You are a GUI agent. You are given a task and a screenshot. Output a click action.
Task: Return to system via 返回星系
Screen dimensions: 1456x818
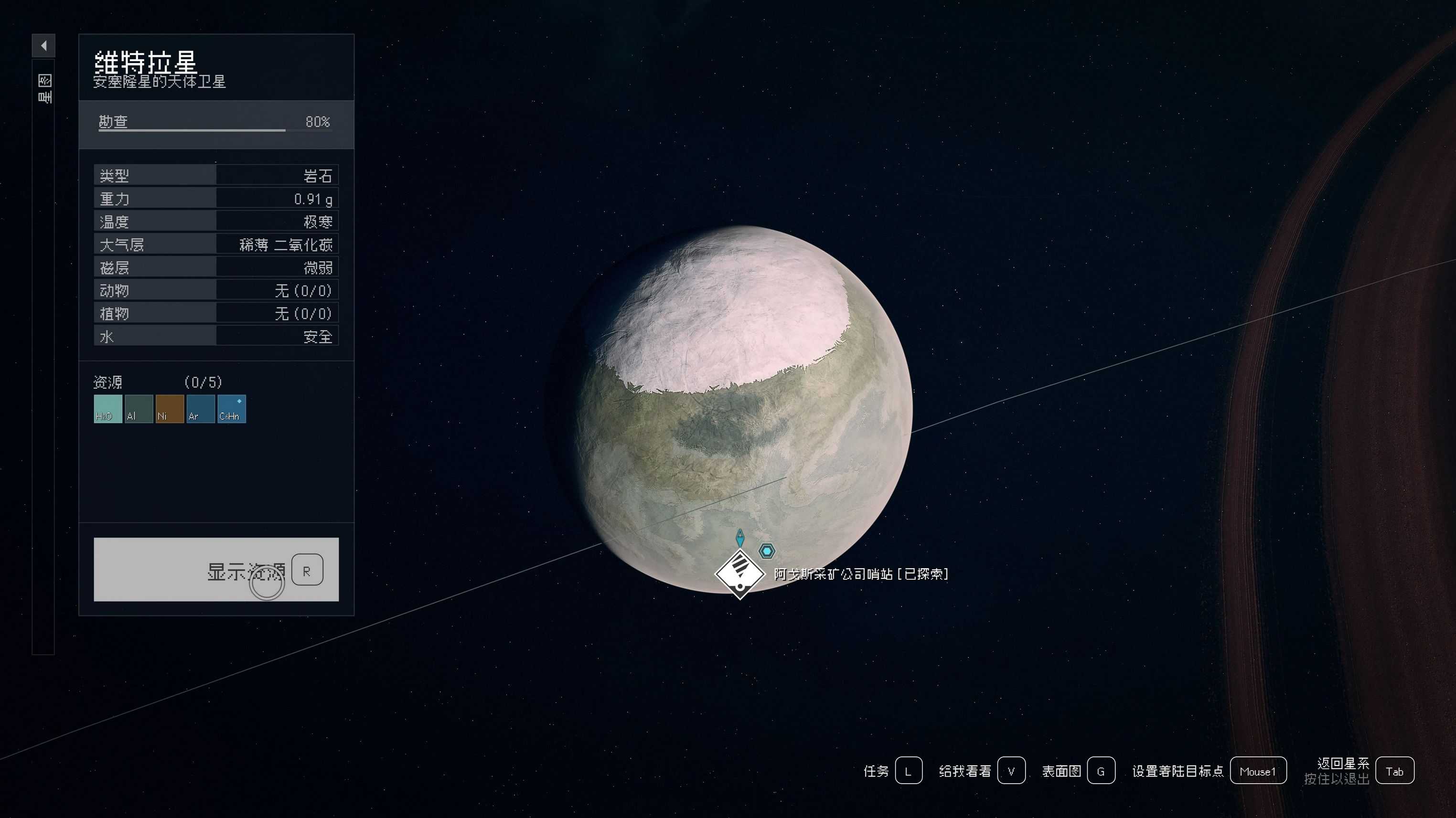click(x=1394, y=771)
